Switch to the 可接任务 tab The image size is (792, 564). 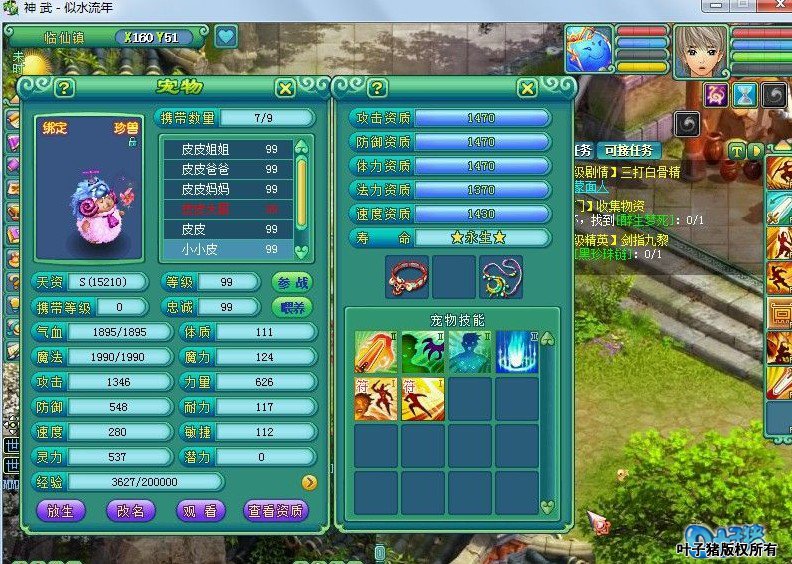[x=630, y=151]
